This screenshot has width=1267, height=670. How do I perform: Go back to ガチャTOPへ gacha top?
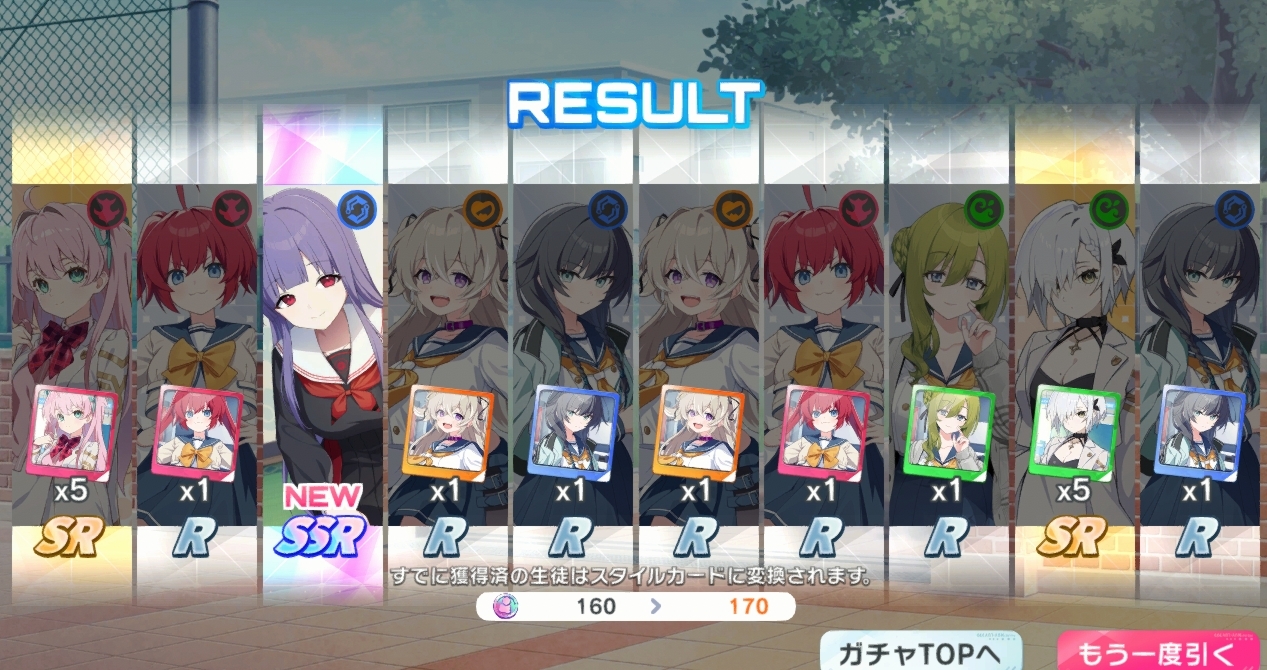922,652
